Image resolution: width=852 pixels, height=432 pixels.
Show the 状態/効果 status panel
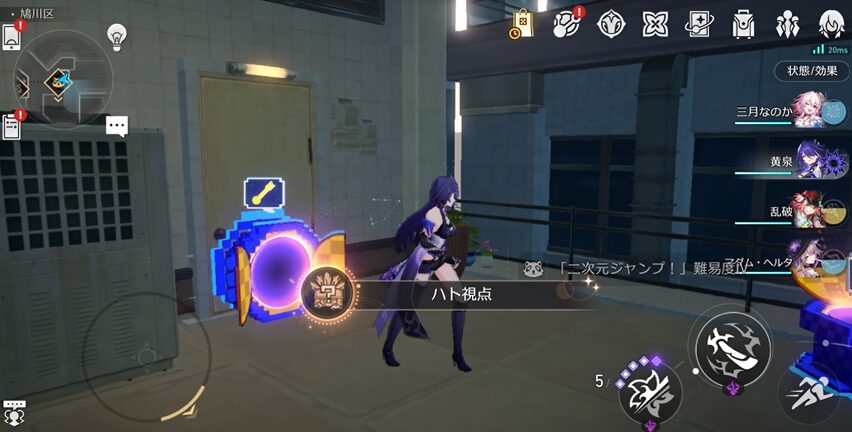coord(811,71)
